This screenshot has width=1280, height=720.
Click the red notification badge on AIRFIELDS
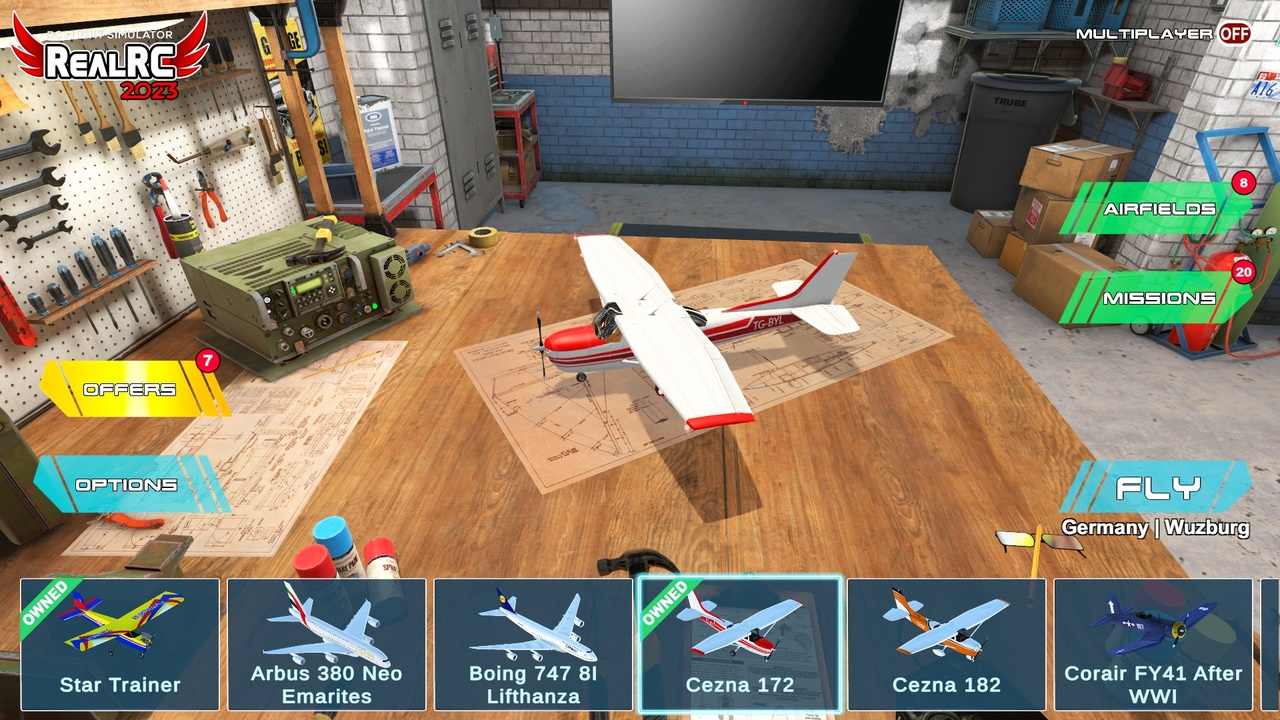1244,183
